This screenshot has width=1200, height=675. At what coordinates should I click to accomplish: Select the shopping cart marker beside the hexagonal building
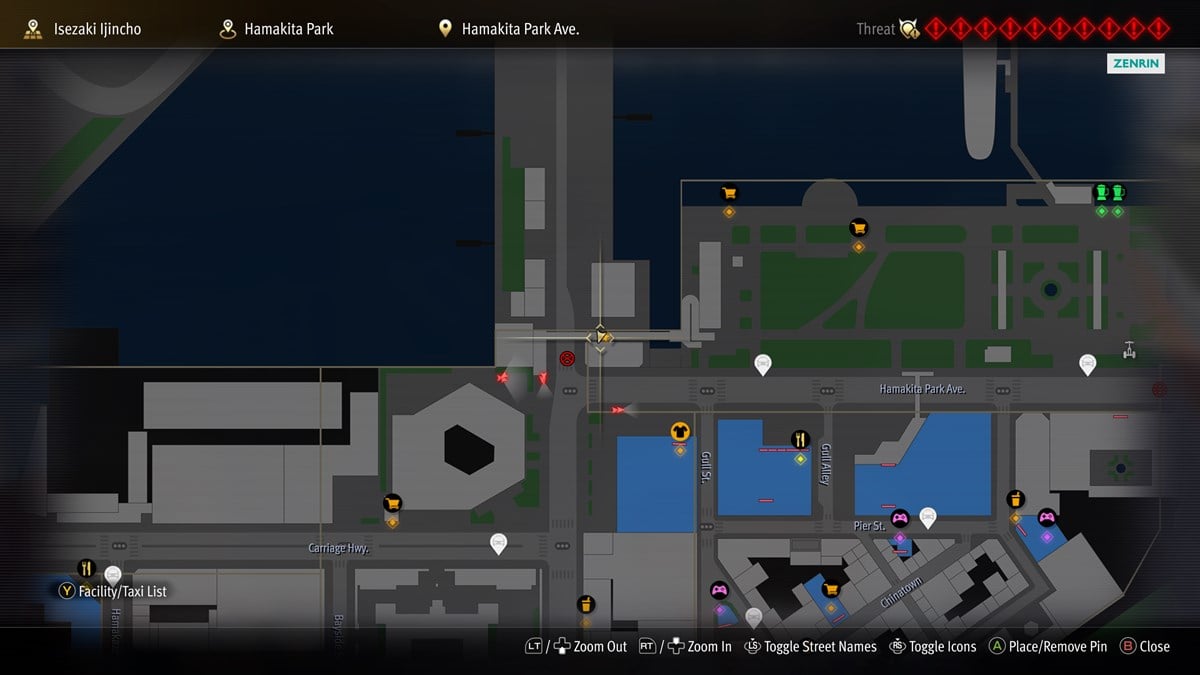pos(392,503)
